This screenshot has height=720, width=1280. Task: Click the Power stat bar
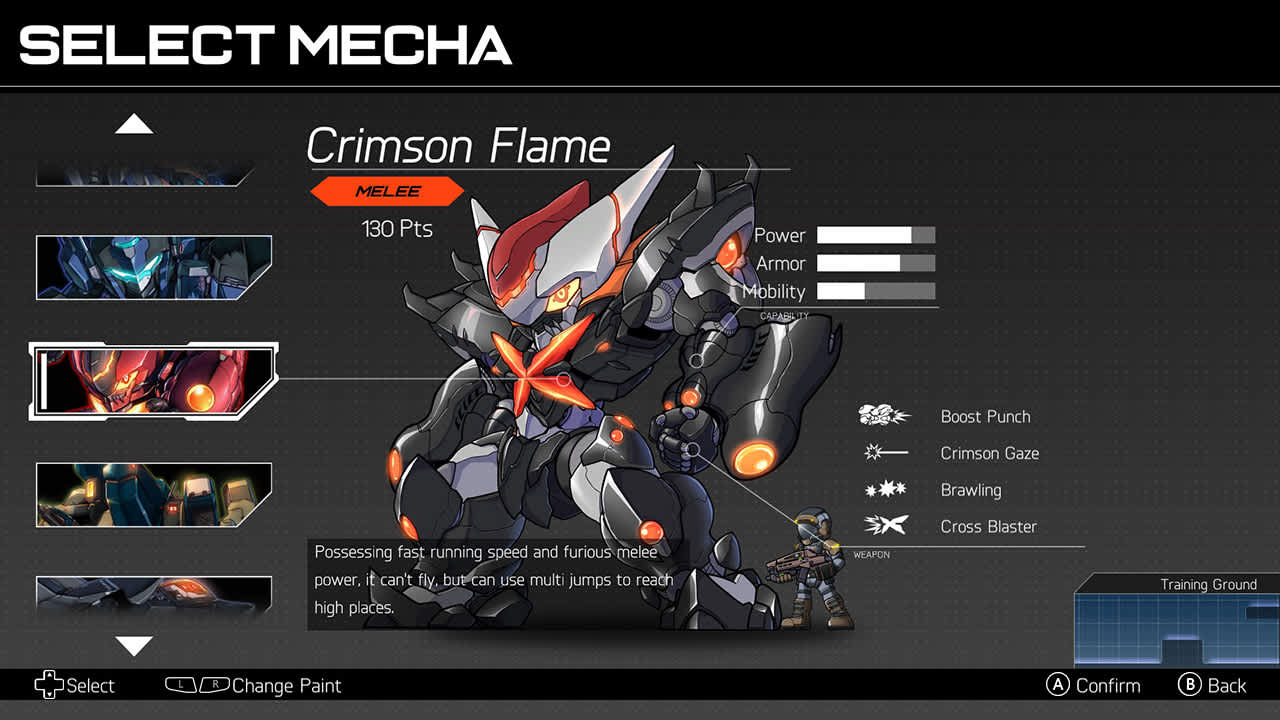pos(875,234)
